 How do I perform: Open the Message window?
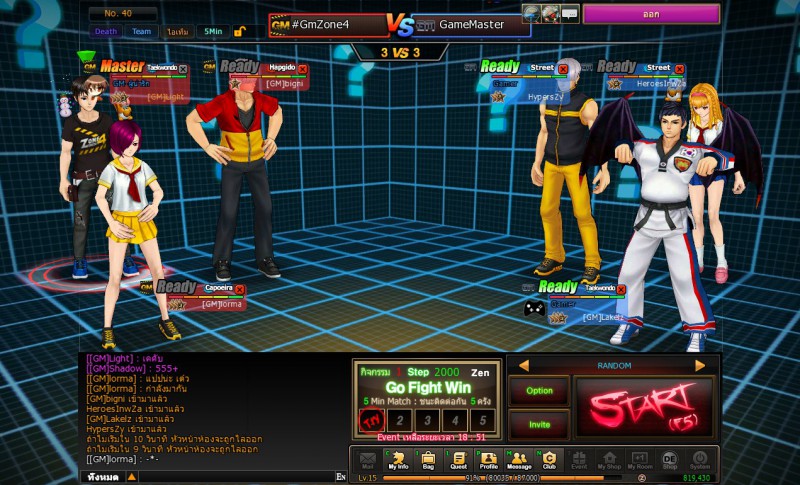519,460
